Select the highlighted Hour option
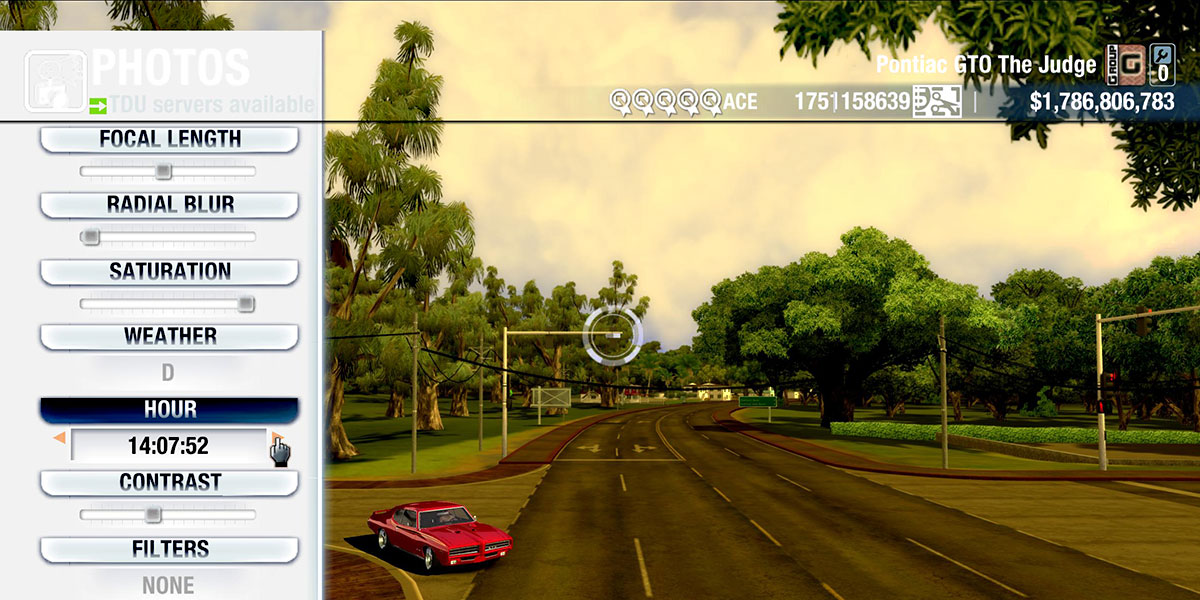Image resolution: width=1200 pixels, height=600 pixels. coord(169,410)
